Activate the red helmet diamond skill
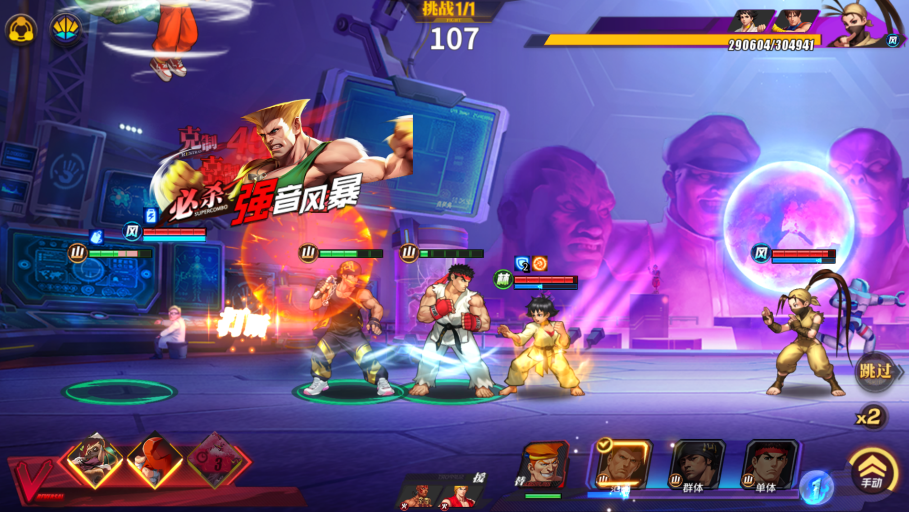This screenshot has height=512, width=909. [155, 460]
